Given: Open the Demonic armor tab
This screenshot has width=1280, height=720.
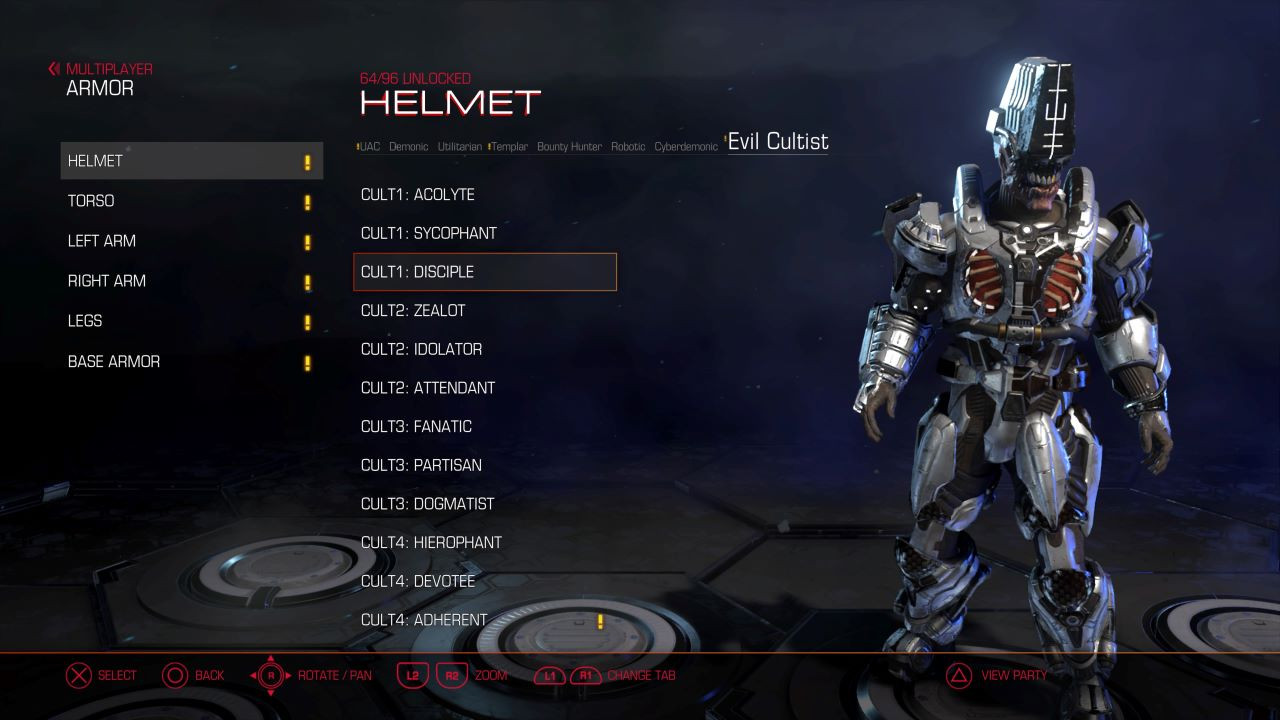Looking at the screenshot, I should pyautogui.click(x=408, y=145).
